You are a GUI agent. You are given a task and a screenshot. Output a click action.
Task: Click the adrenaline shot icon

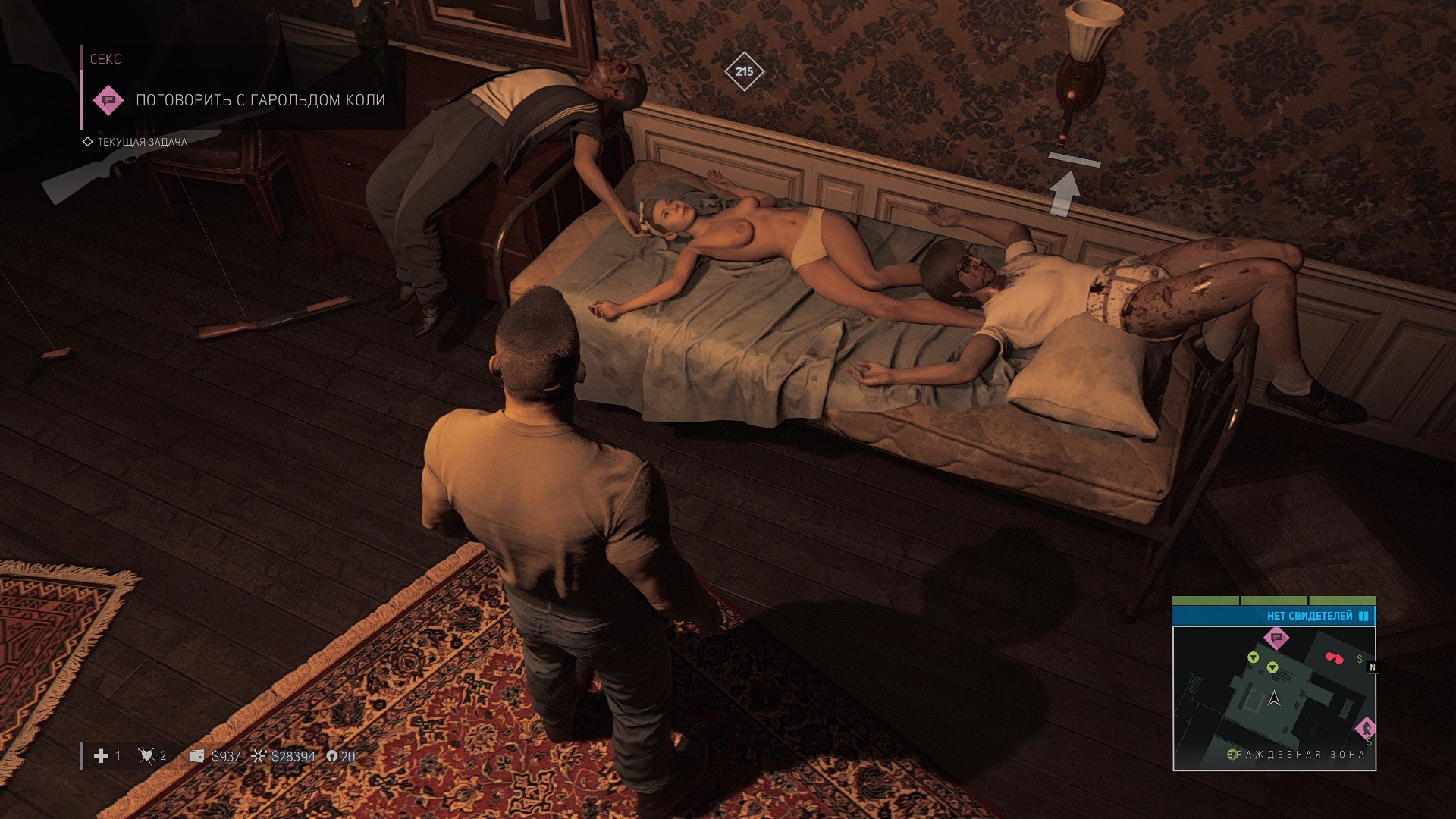(x=146, y=756)
